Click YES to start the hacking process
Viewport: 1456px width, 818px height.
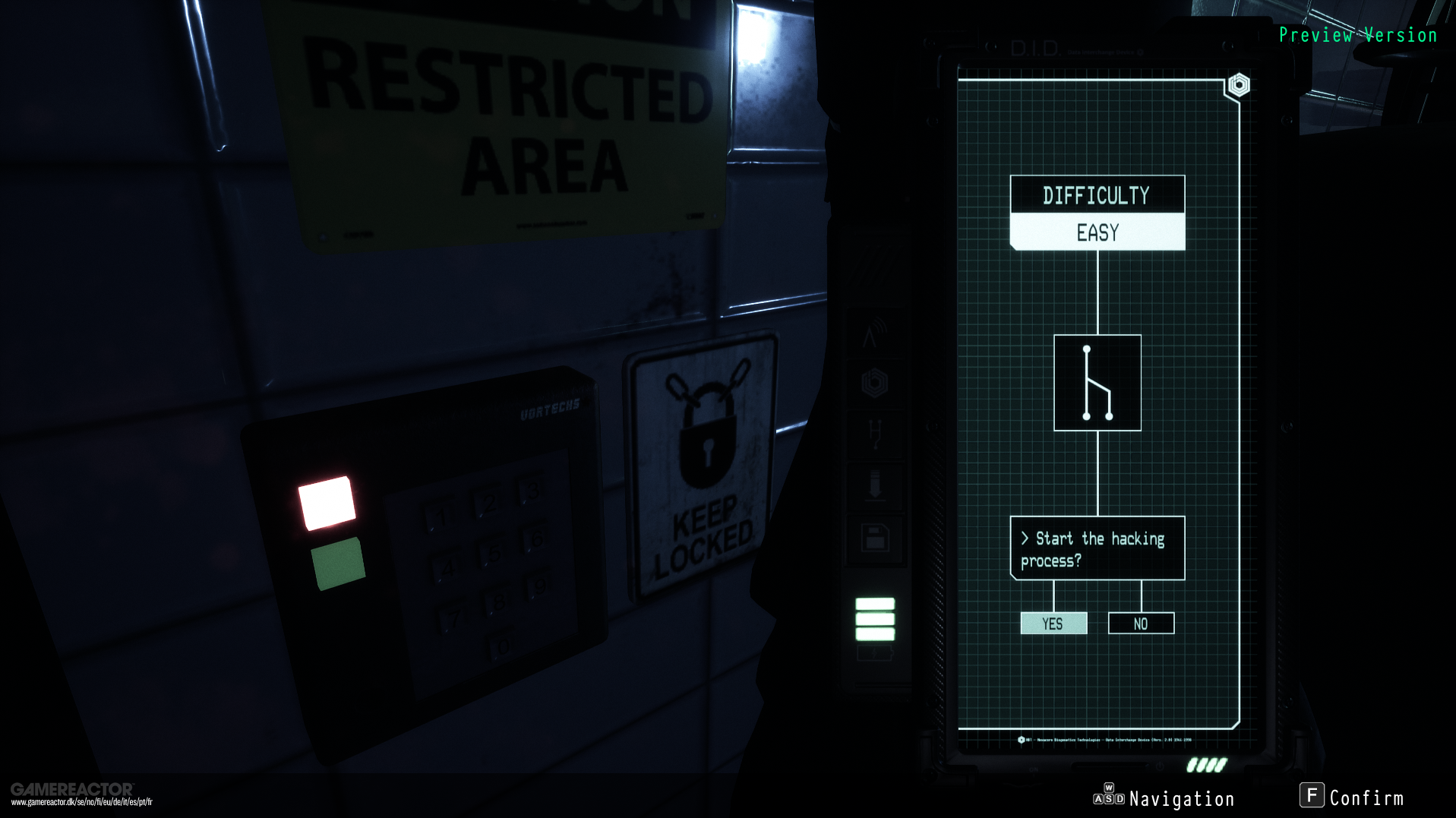tap(1054, 623)
